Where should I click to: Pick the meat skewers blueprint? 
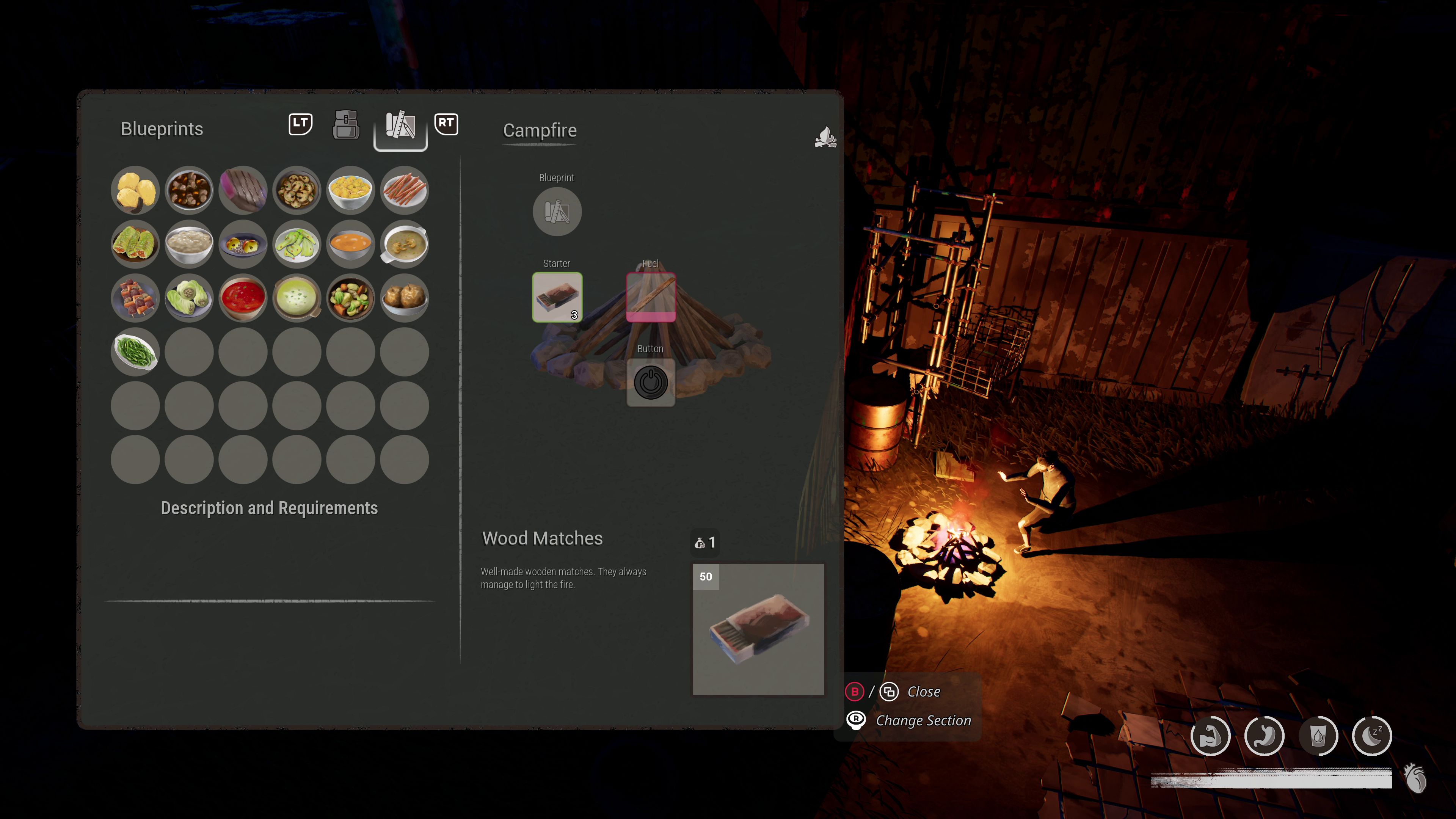tap(135, 298)
